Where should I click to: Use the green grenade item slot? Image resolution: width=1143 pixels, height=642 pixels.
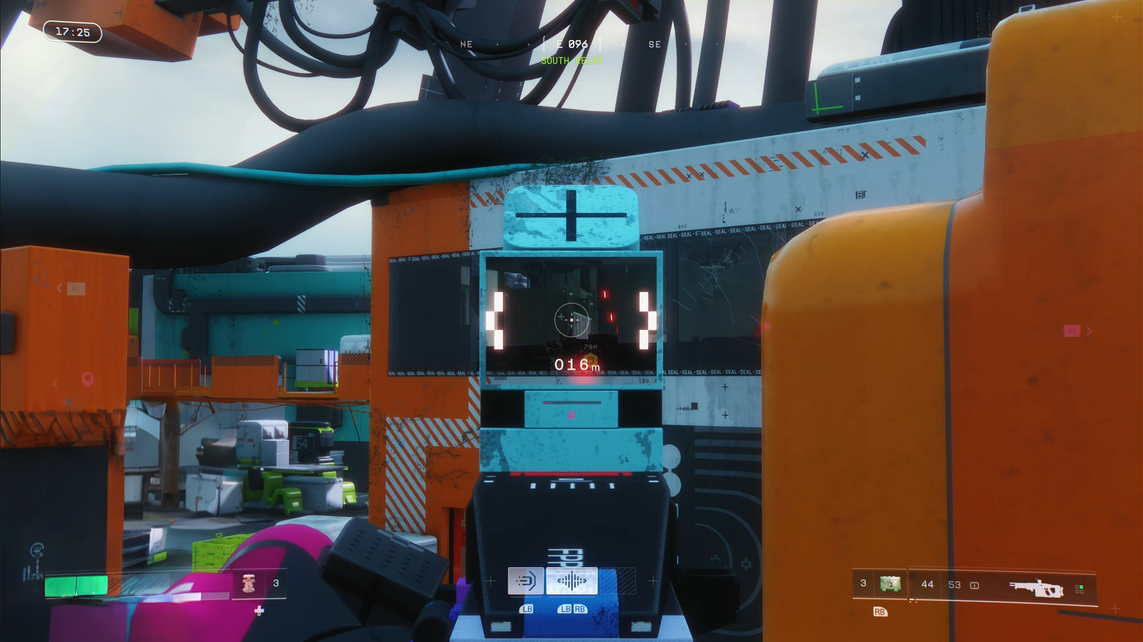(x=889, y=583)
